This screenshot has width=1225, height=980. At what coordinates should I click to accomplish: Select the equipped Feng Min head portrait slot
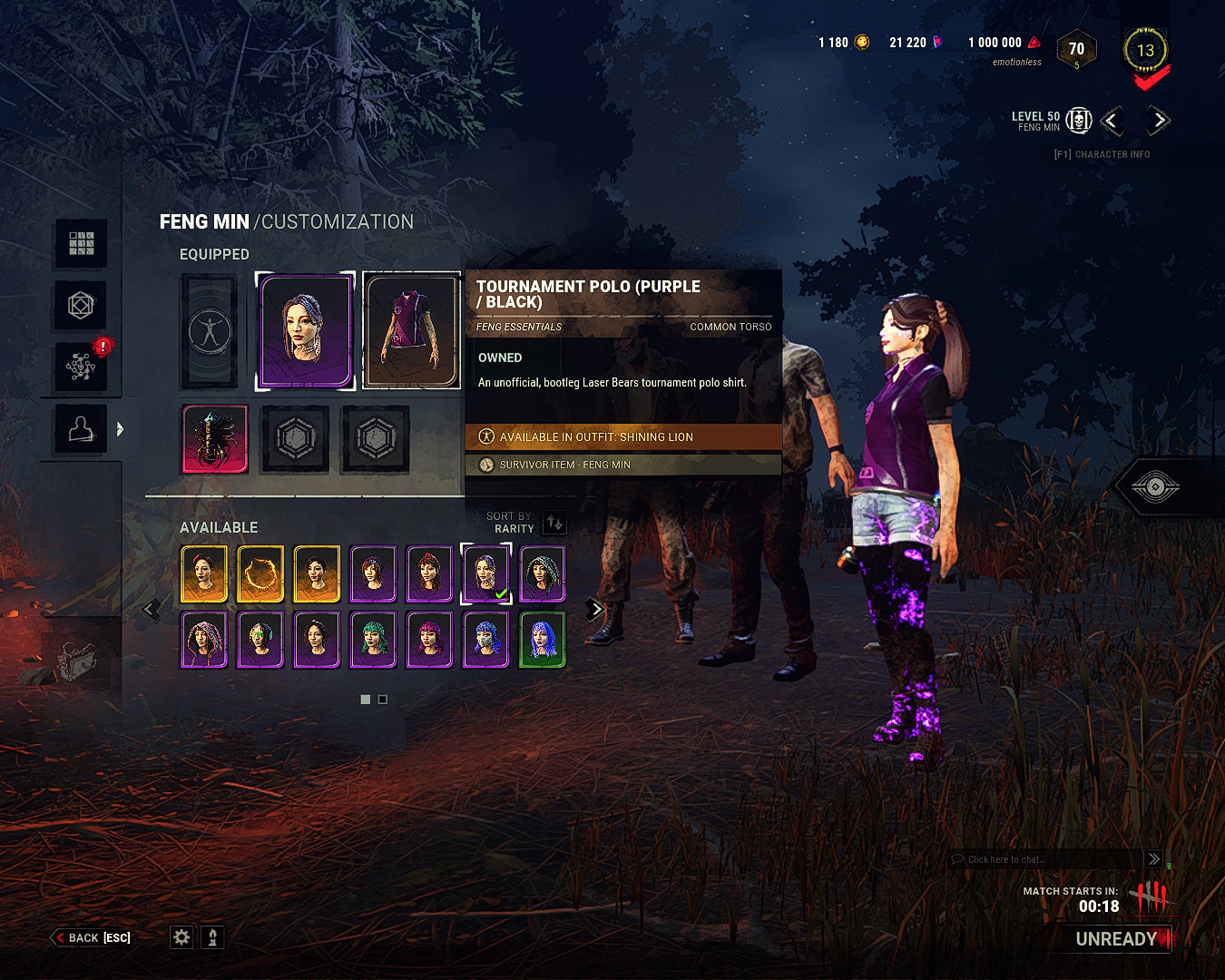point(305,330)
